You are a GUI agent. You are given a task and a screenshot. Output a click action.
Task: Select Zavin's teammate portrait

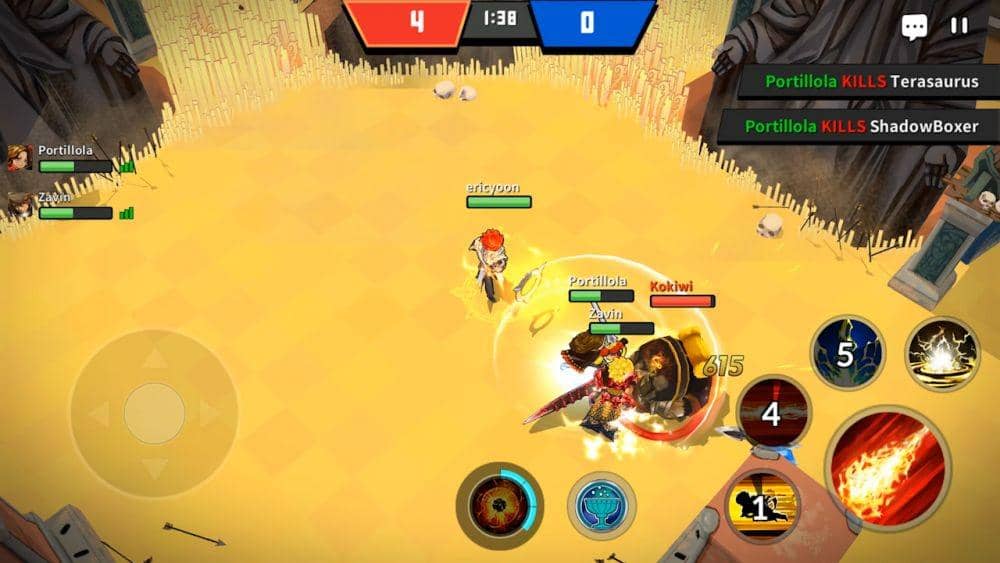tap(19, 205)
